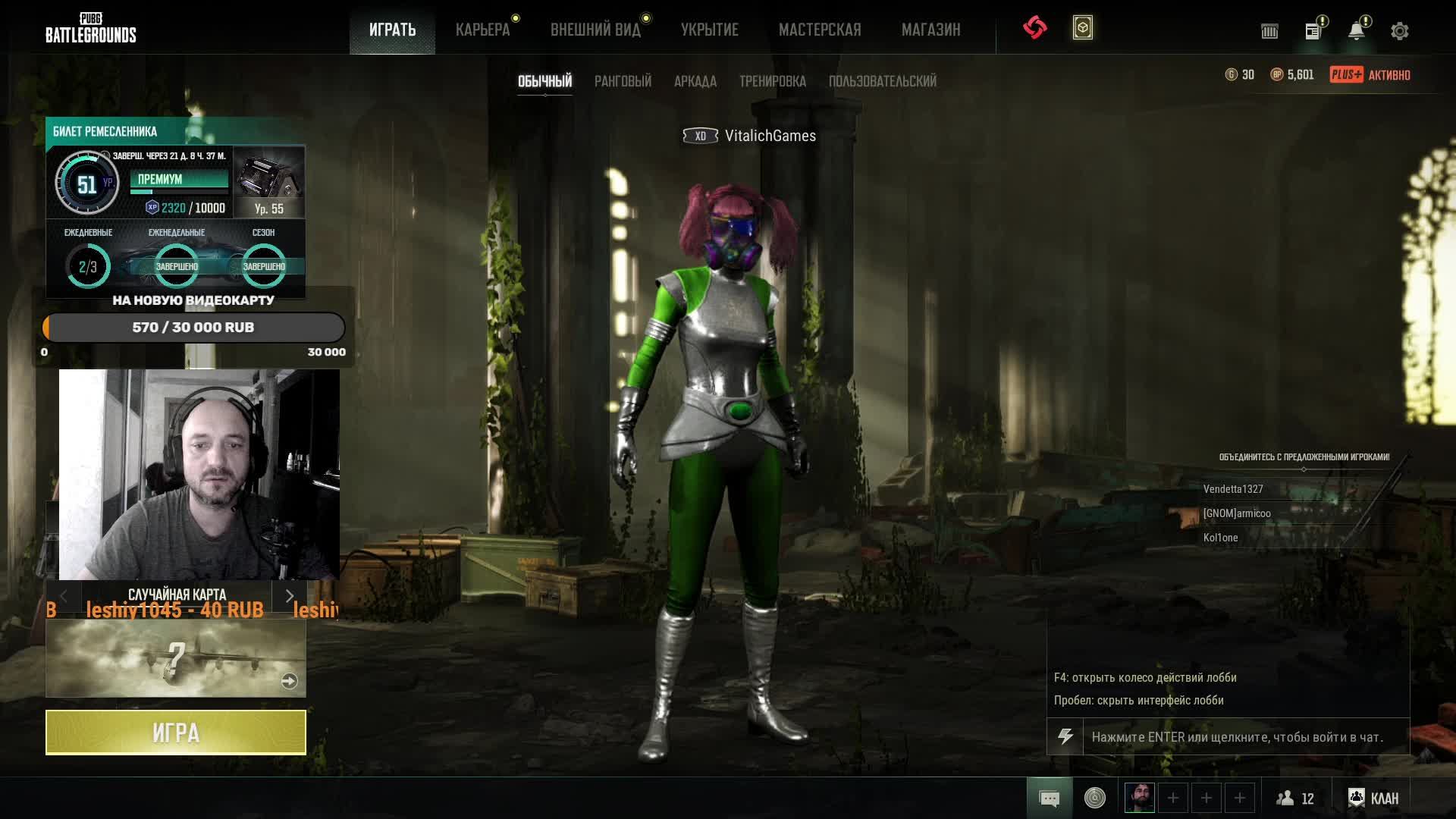This screenshot has width=1456, height=819.
Task: Open the УКРЫТИЕ section
Action: [709, 30]
